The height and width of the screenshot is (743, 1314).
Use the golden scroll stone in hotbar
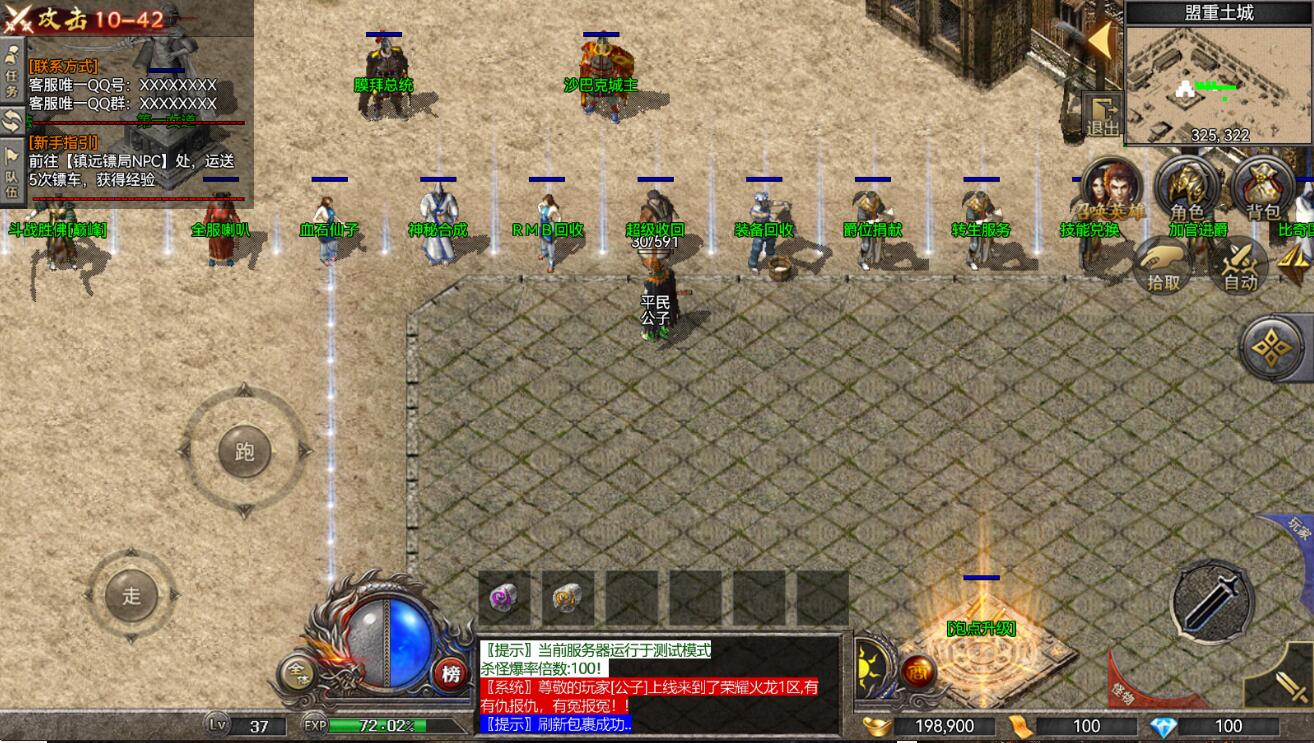click(x=567, y=598)
